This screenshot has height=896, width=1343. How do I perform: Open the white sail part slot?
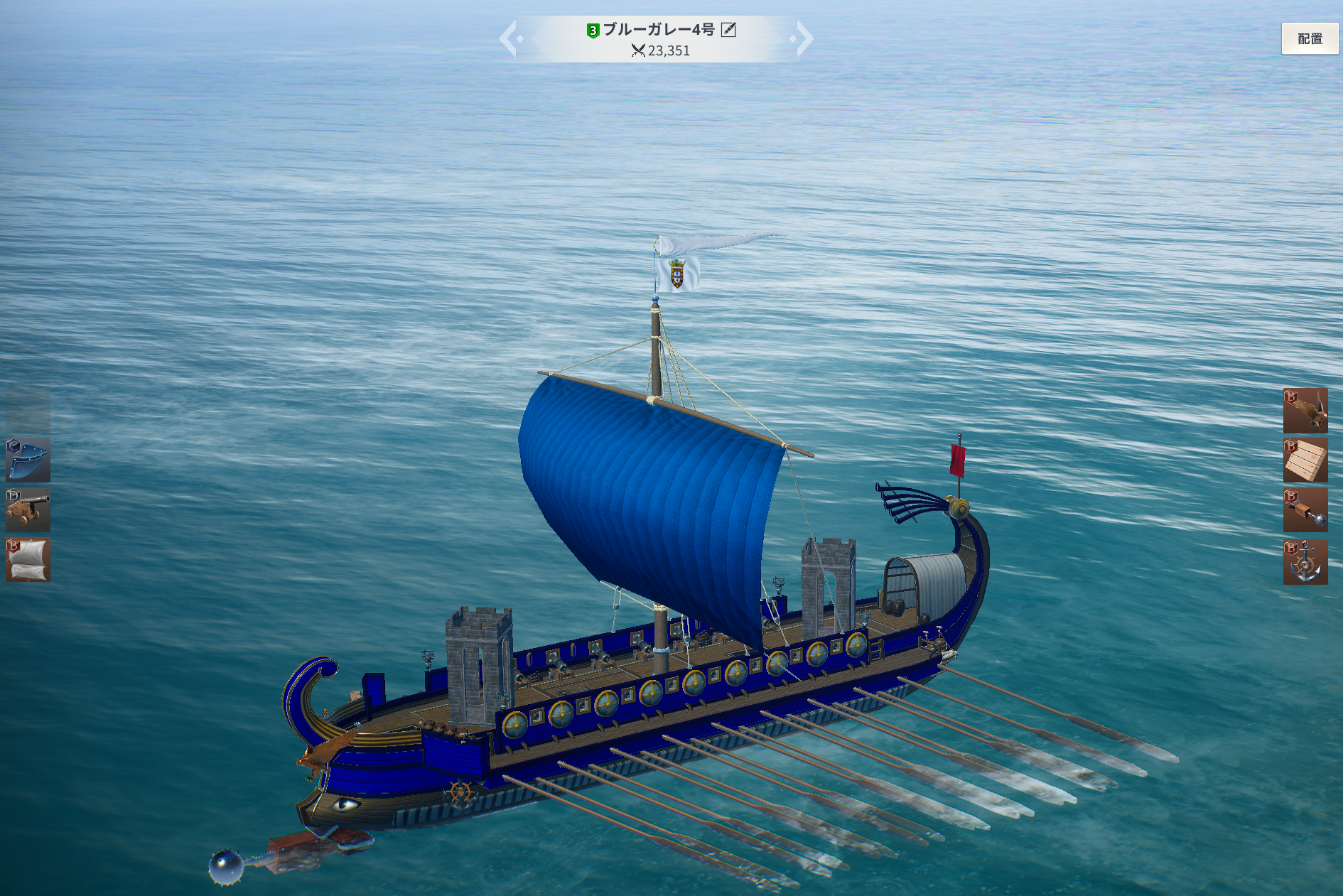pos(28,560)
